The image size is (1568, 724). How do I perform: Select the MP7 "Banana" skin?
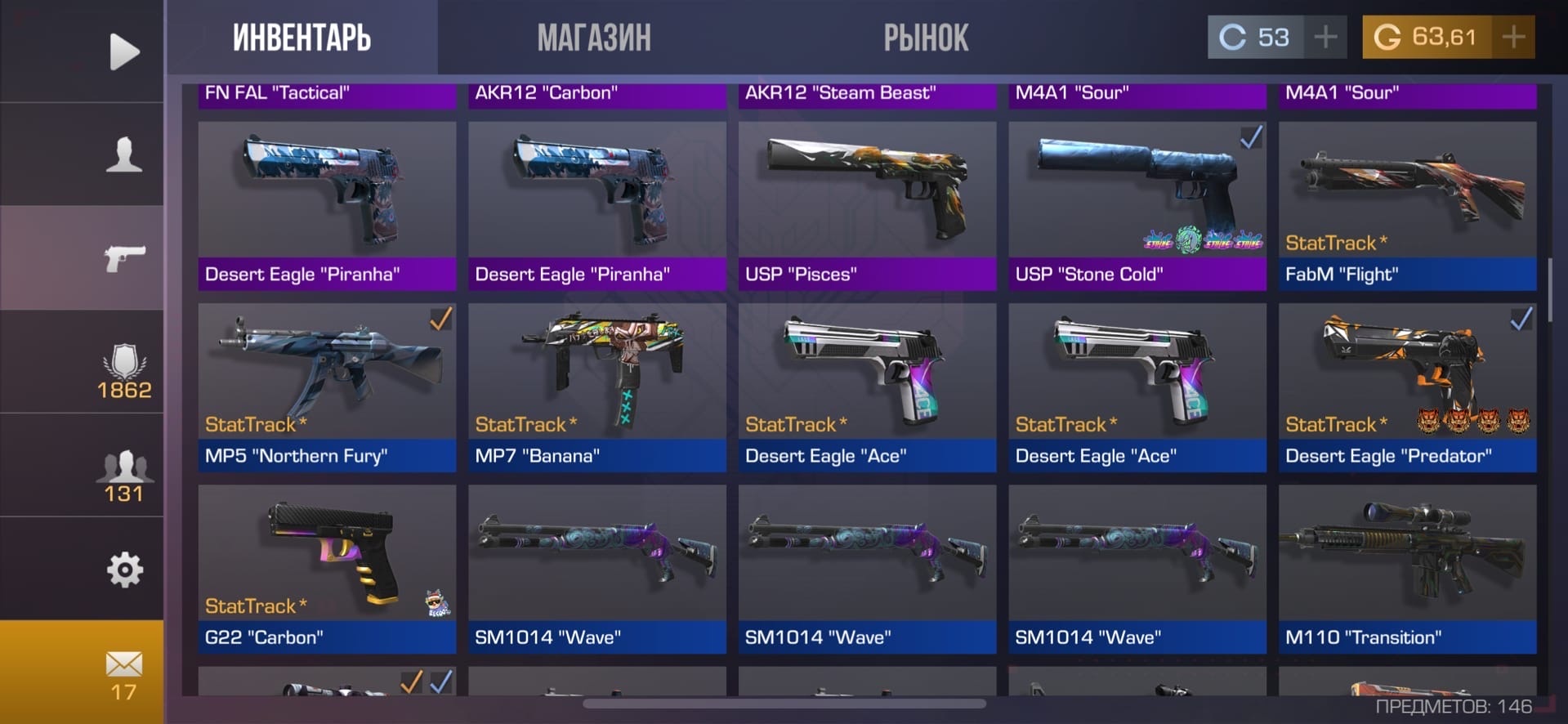[596, 387]
